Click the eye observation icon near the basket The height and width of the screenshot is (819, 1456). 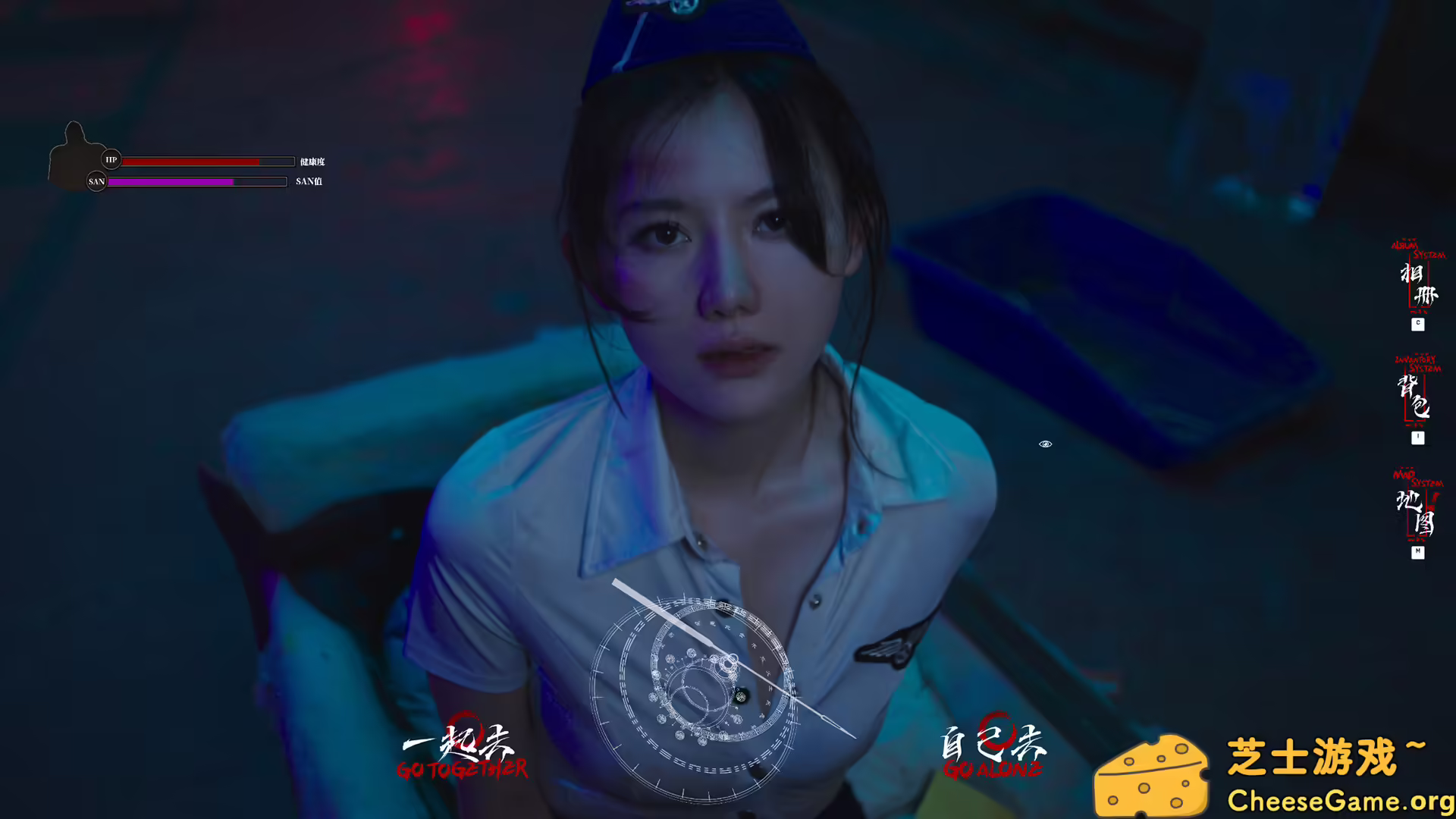click(1046, 444)
